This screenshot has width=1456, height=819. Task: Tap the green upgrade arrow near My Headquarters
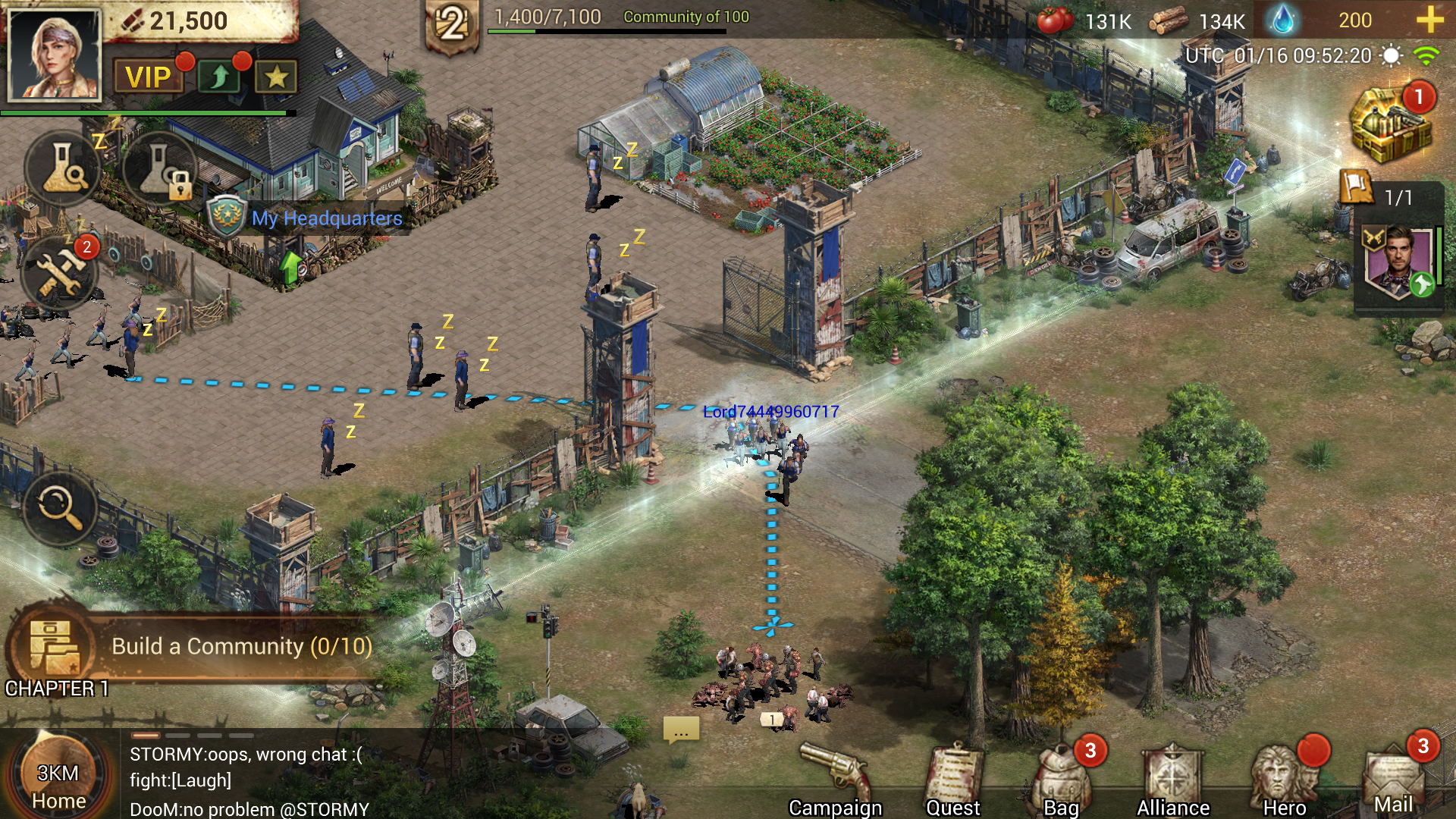(290, 267)
